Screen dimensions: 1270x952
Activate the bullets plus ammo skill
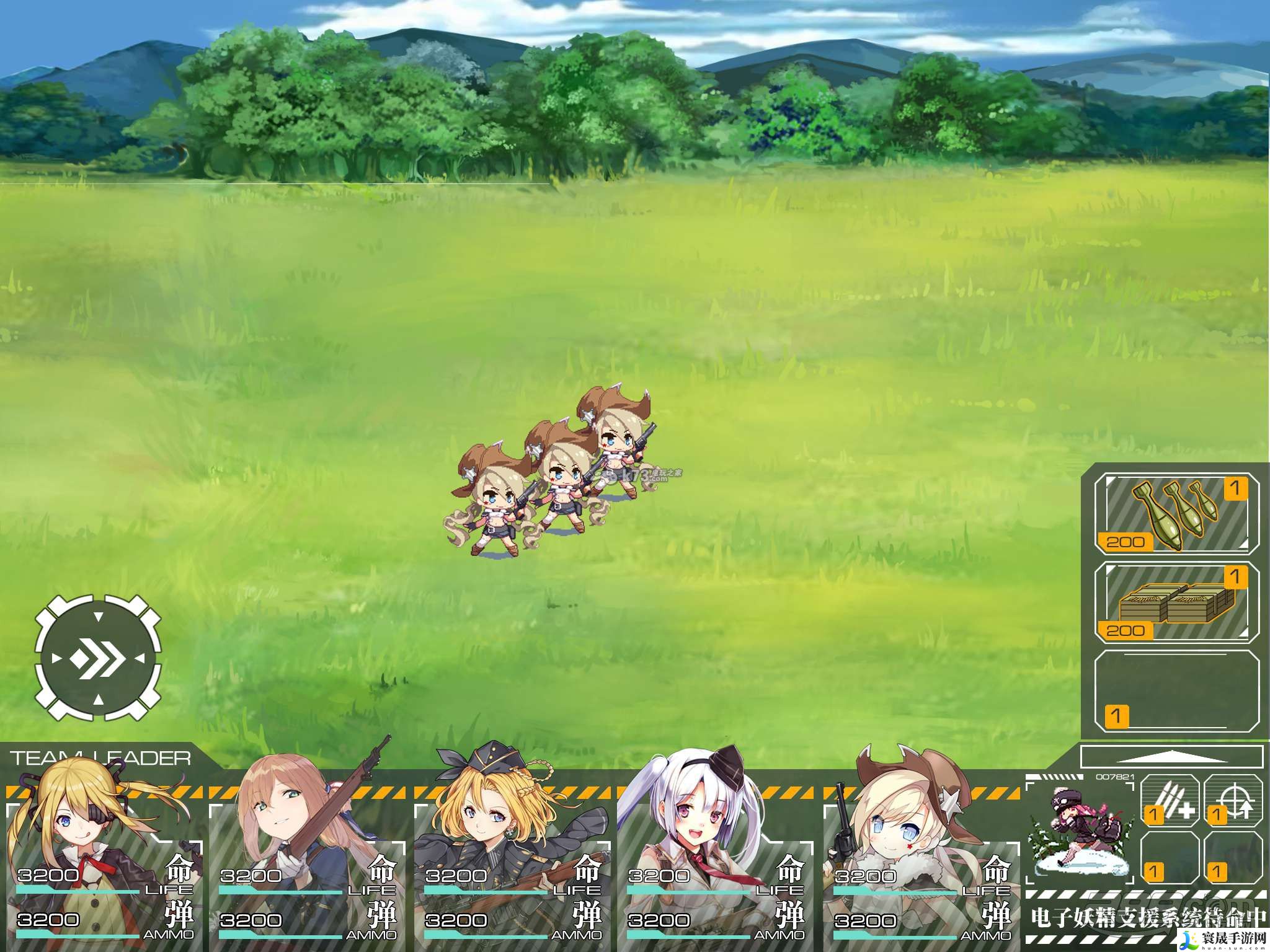(x=1170, y=801)
